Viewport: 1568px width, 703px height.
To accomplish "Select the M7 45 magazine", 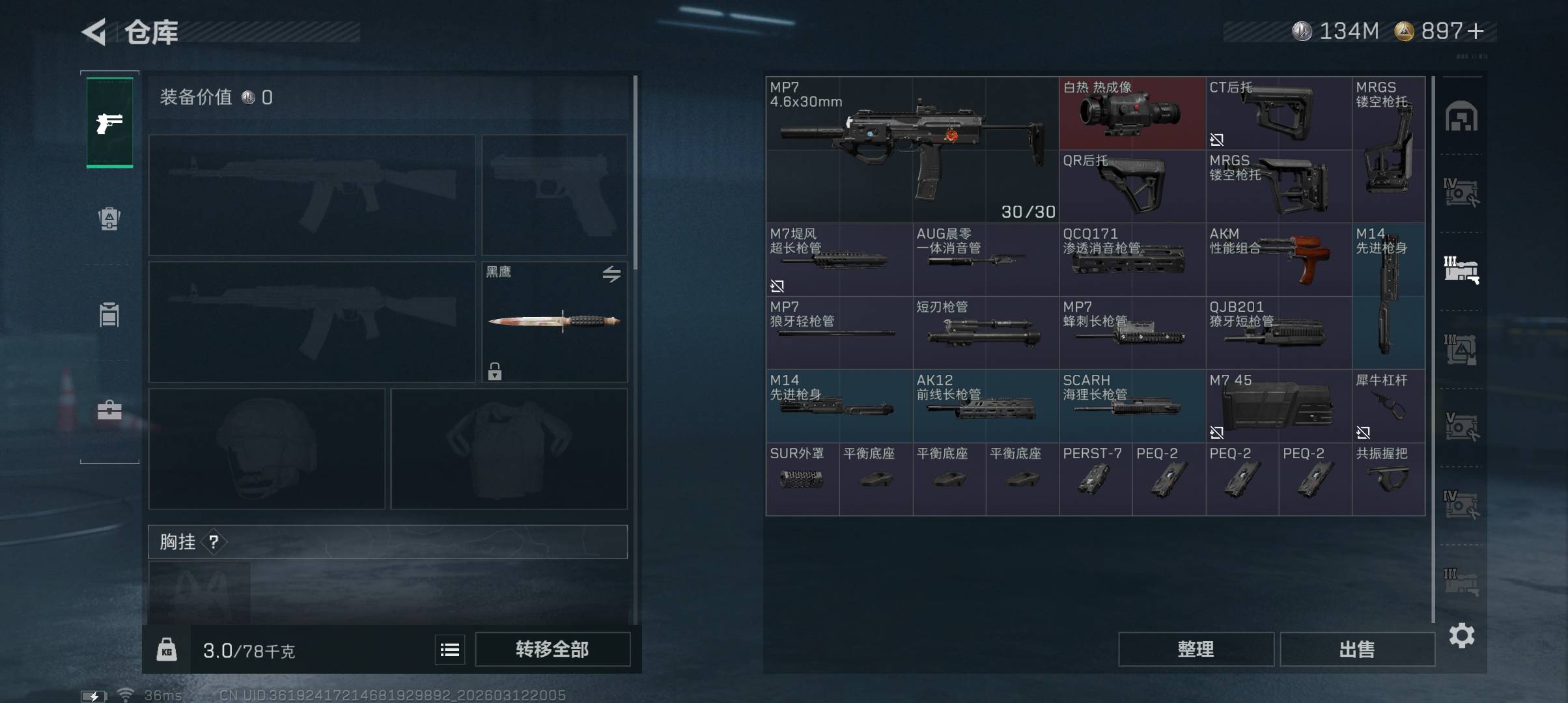I will [1278, 406].
